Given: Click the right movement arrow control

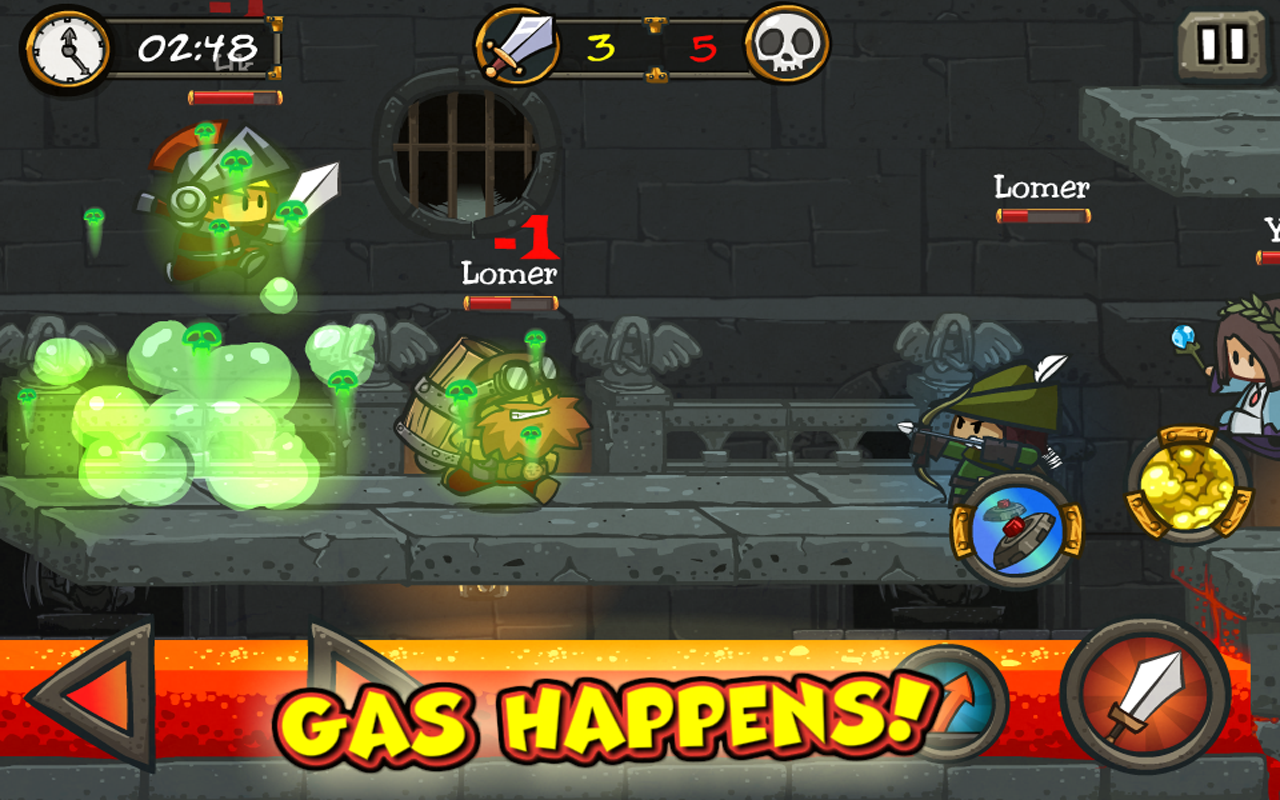Looking at the screenshot, I should pos(370,695).
